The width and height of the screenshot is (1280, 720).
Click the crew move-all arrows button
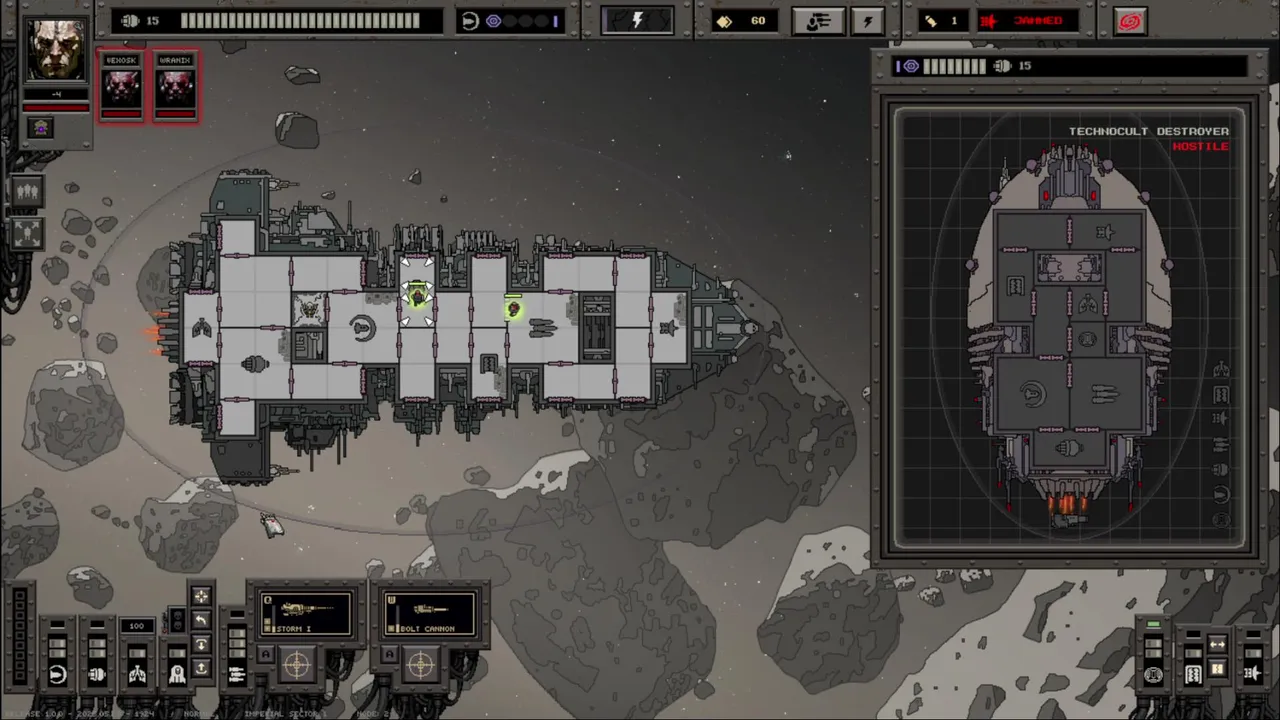201,596
